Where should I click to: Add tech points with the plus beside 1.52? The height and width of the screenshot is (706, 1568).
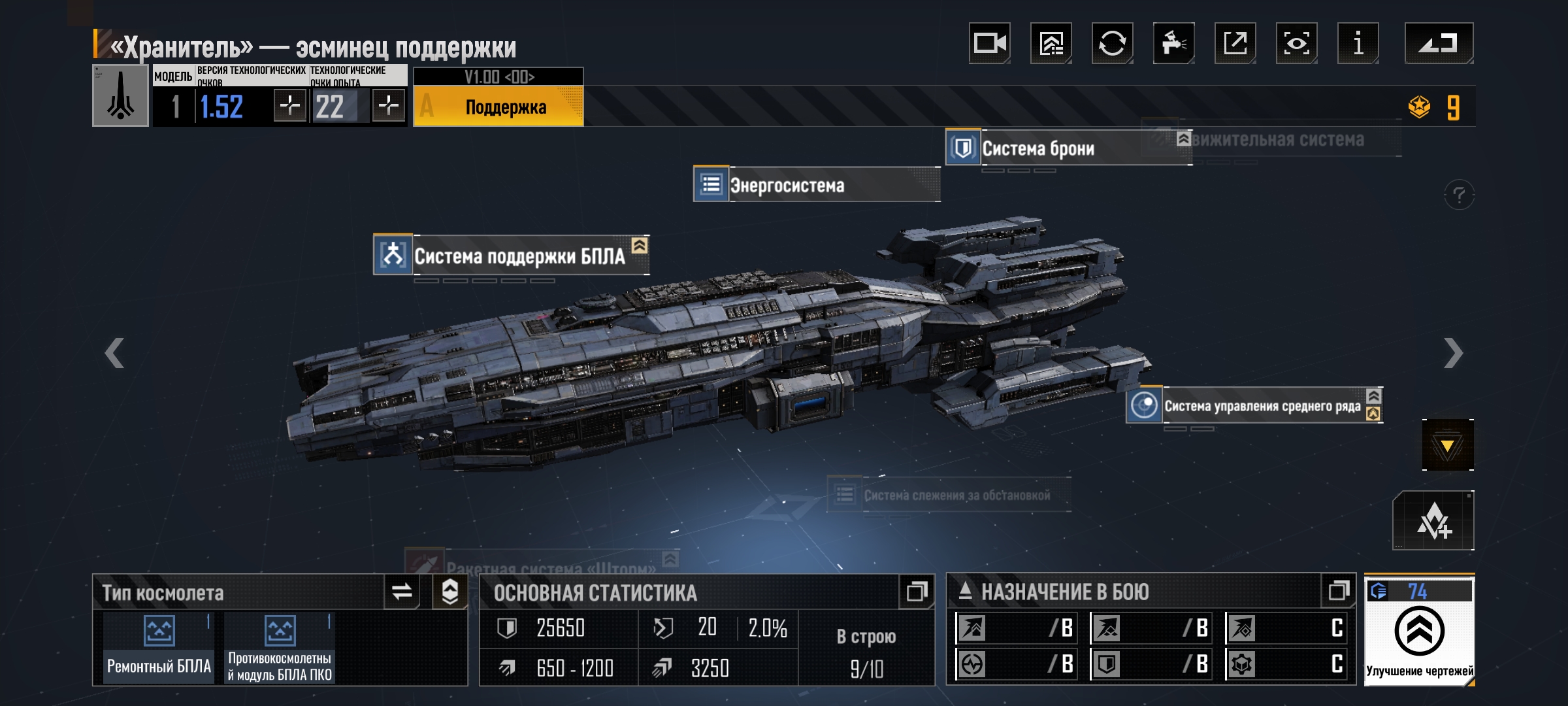click(x=289, y=105)
